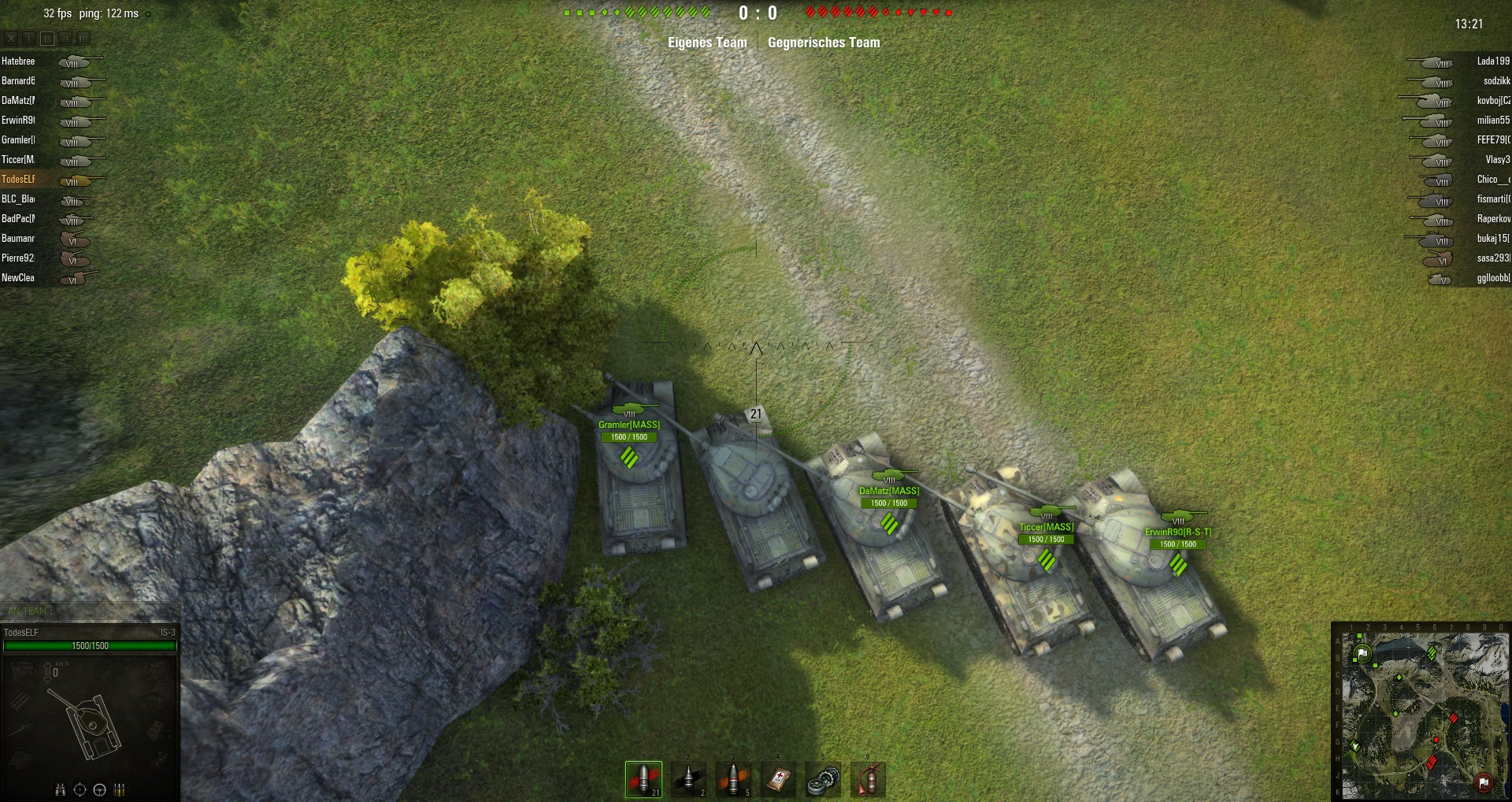Click the binoculars icon in the damage panel
Image resolution: width=1512 pixels, height=802 pixels.
(x=60, y=790)
